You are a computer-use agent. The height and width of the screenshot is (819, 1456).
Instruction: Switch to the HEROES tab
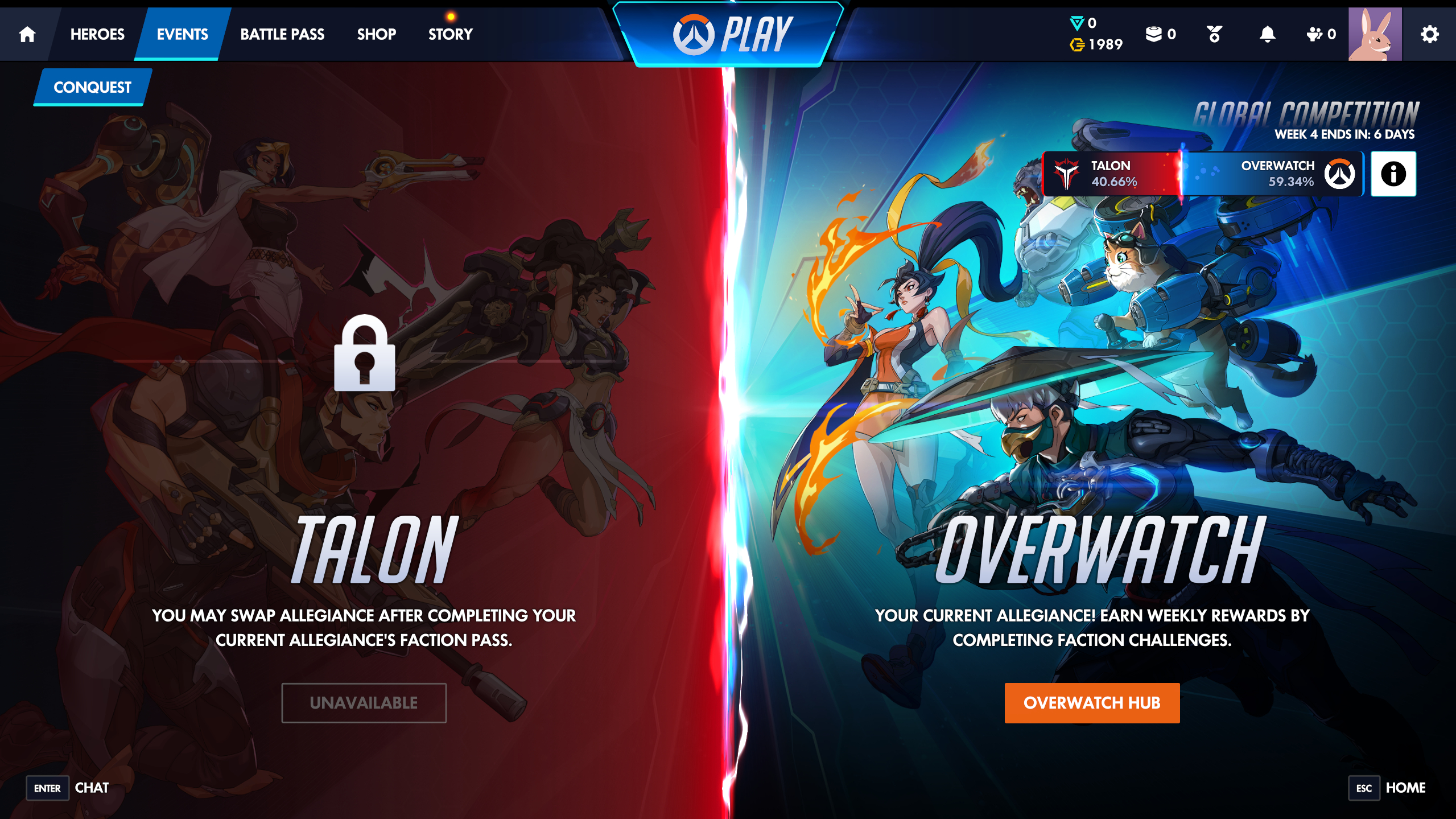[x=97, y=34]
